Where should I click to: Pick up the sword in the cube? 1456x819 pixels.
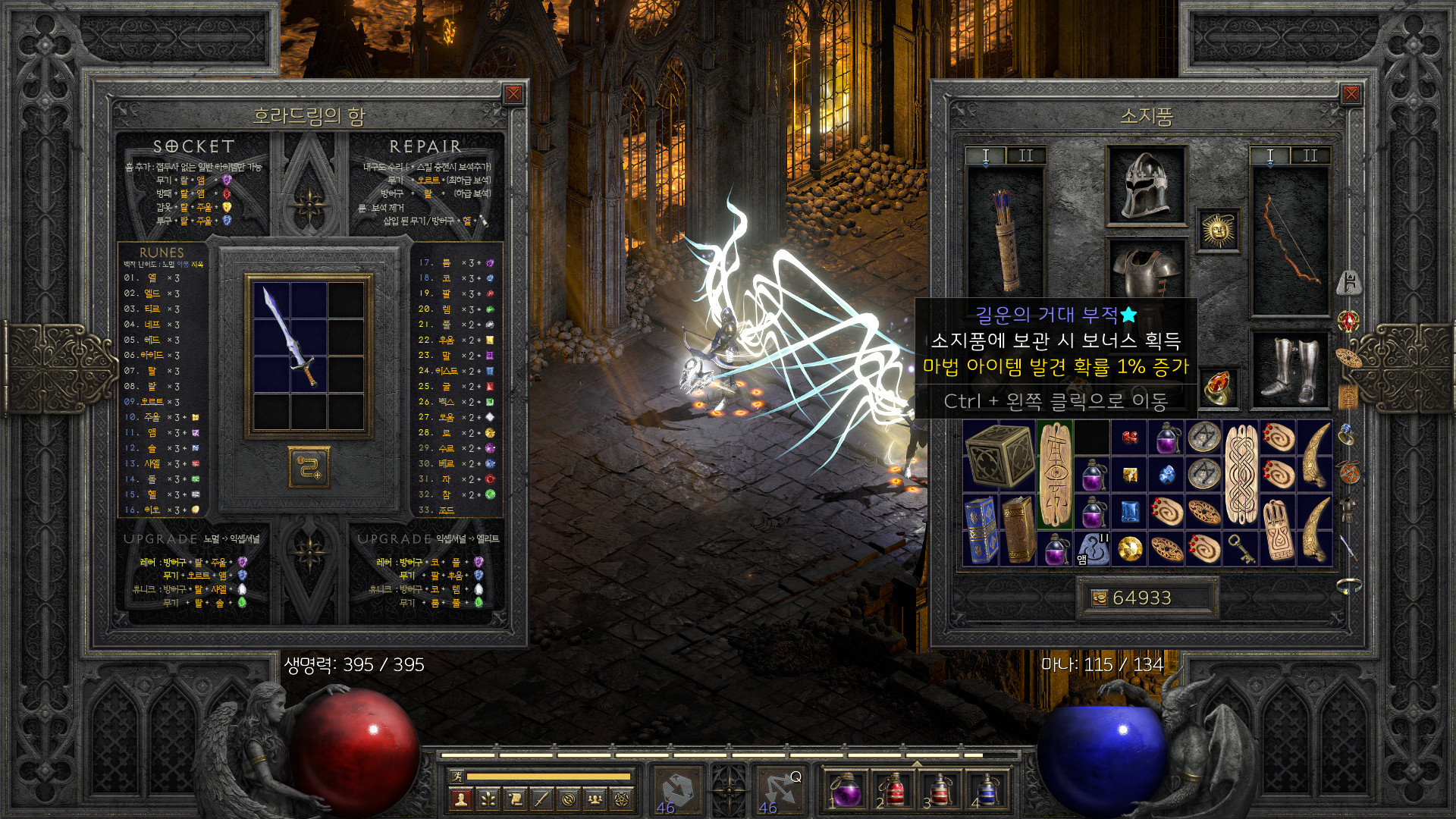pos(291,337)
